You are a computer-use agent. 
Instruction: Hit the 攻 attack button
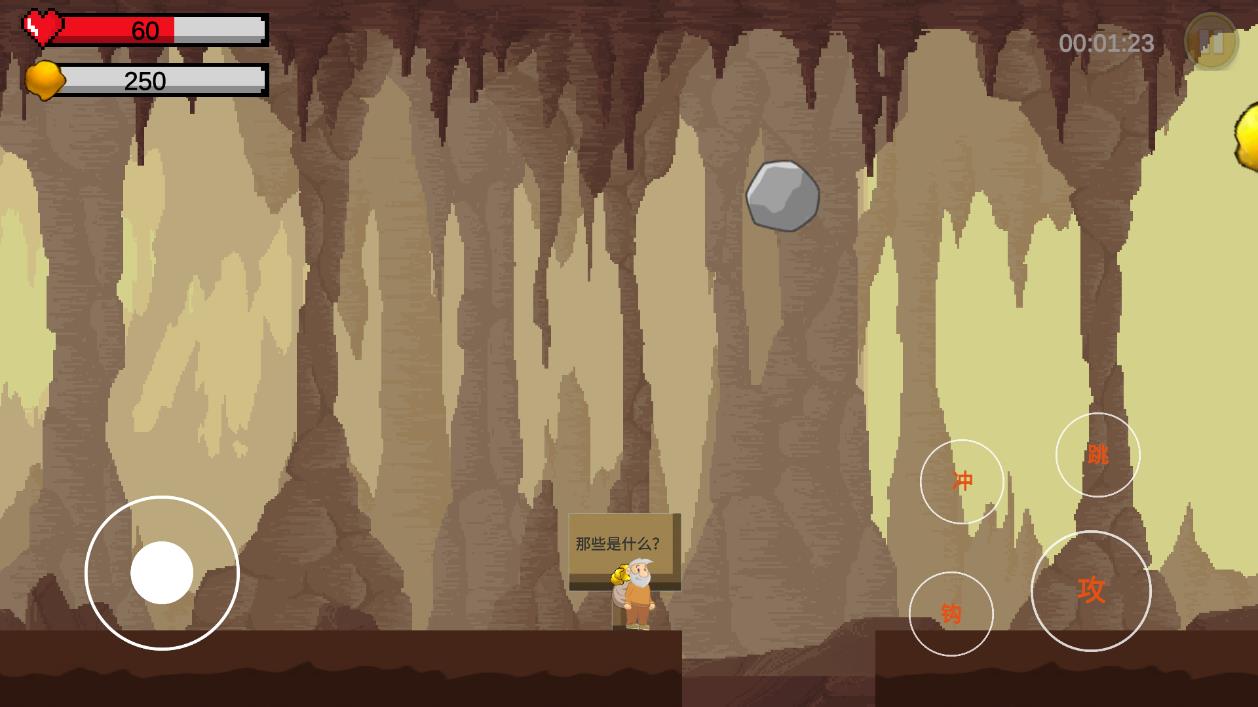[1091, 591]
